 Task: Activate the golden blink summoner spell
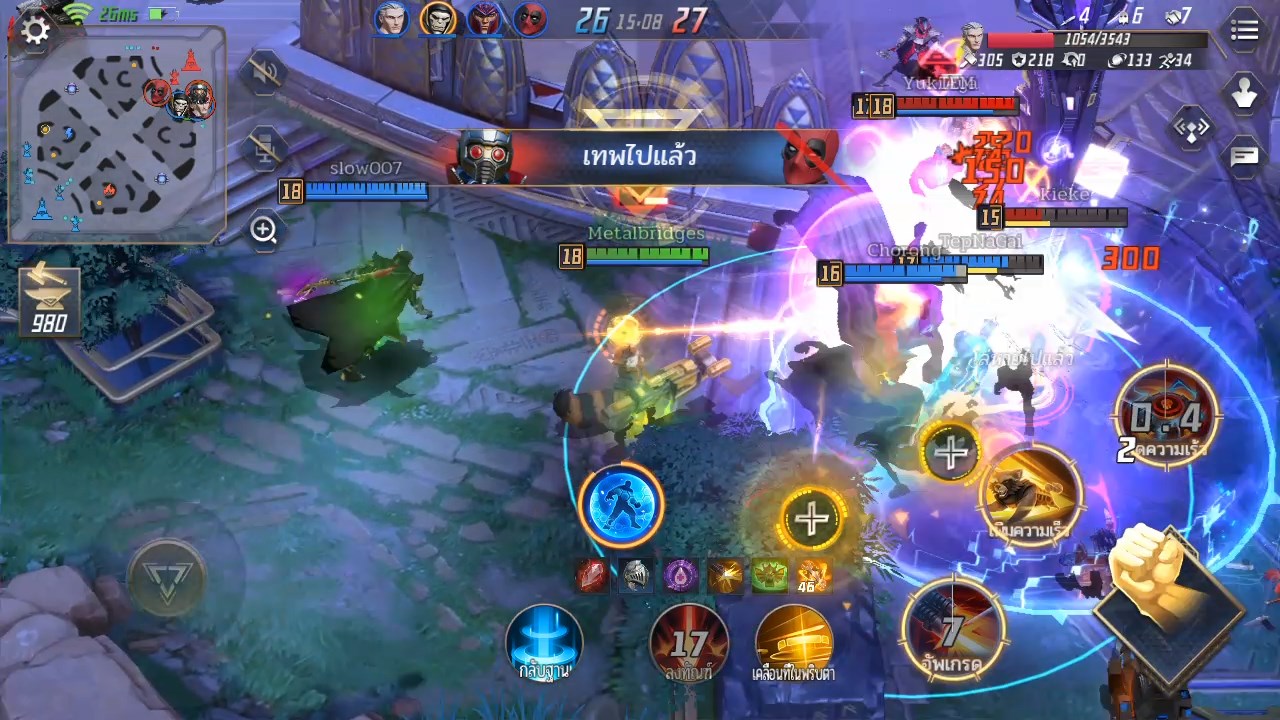[x=794, y=643]
